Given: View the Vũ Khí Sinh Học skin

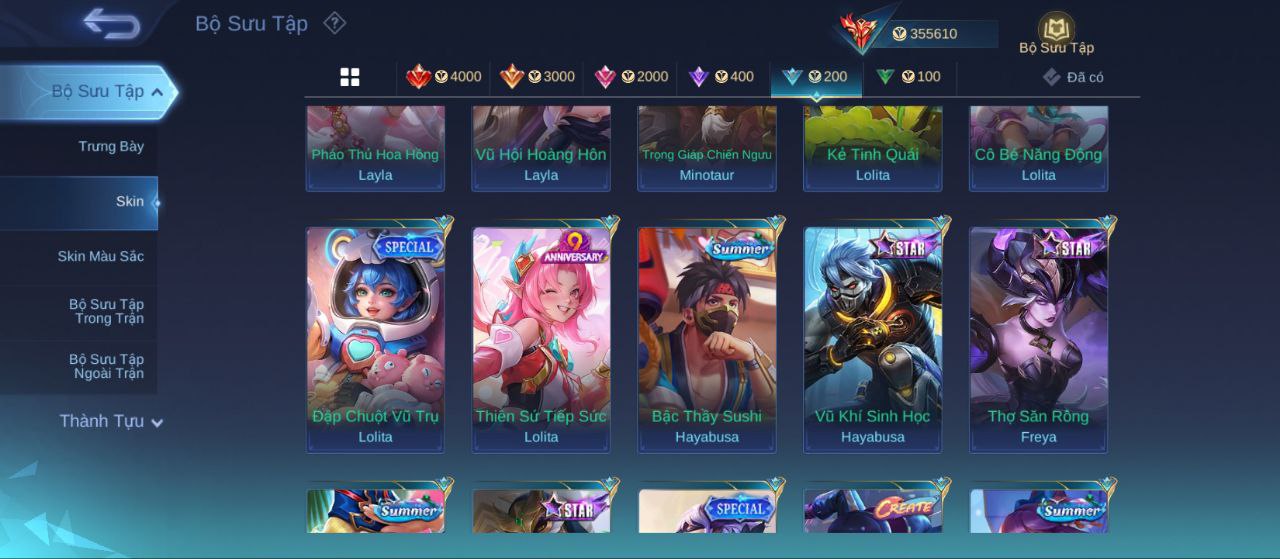Looking at the screenshot, I should [873, 340].
